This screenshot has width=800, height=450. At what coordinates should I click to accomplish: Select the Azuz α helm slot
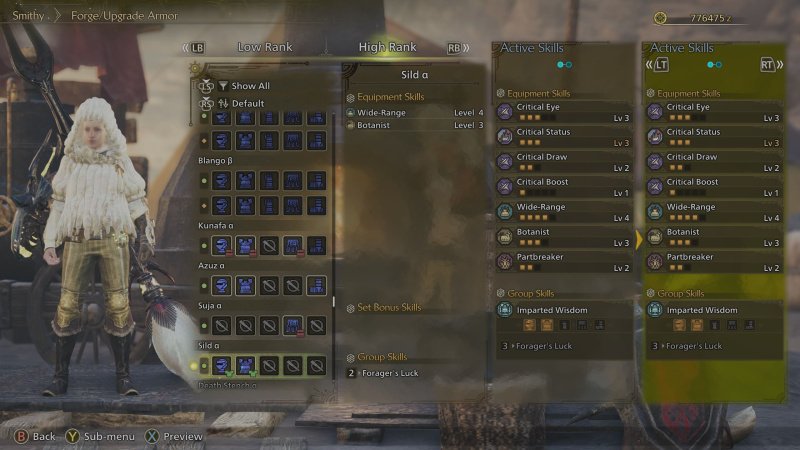click(221, 285)
